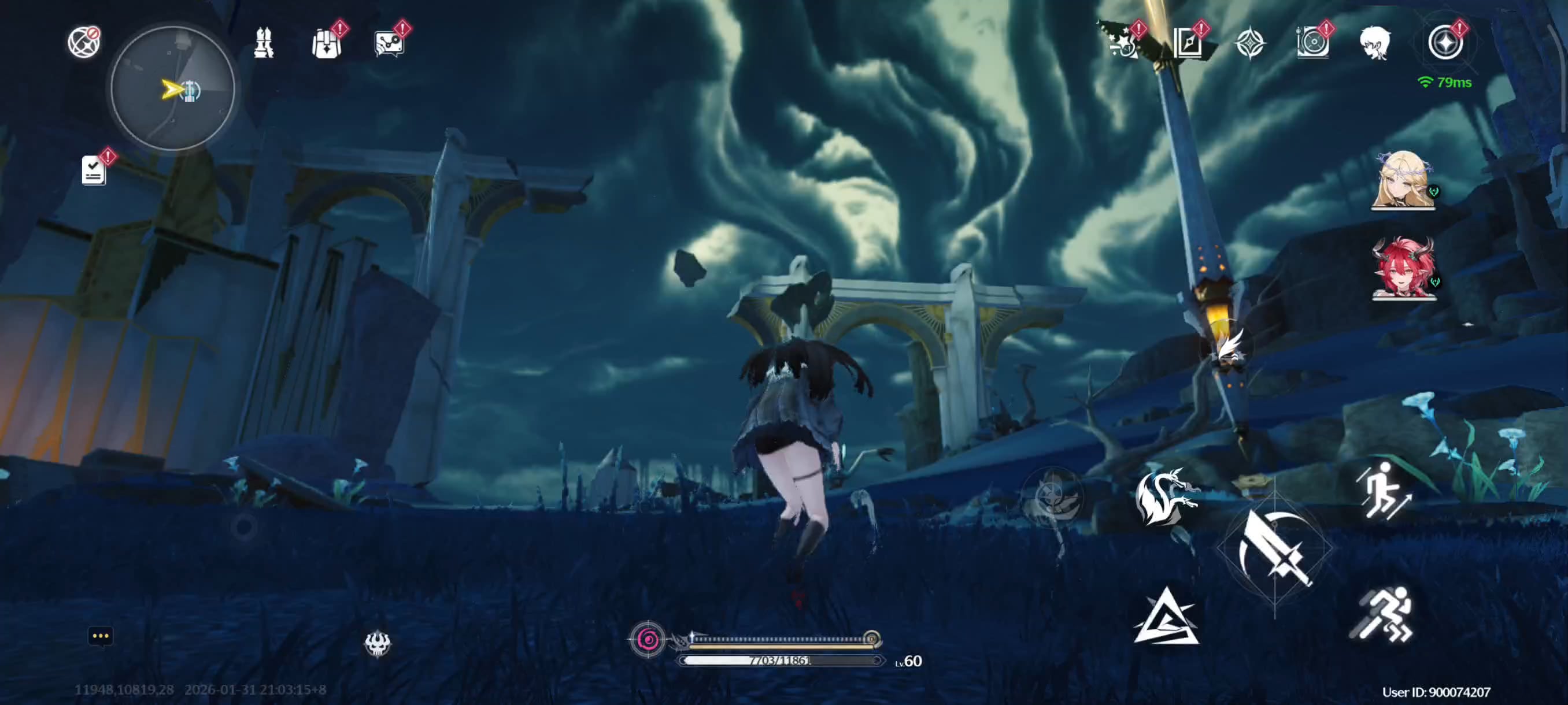The image size is (1568, 705).
Task: Open the book with compass icon
Action: (1188, 43)
